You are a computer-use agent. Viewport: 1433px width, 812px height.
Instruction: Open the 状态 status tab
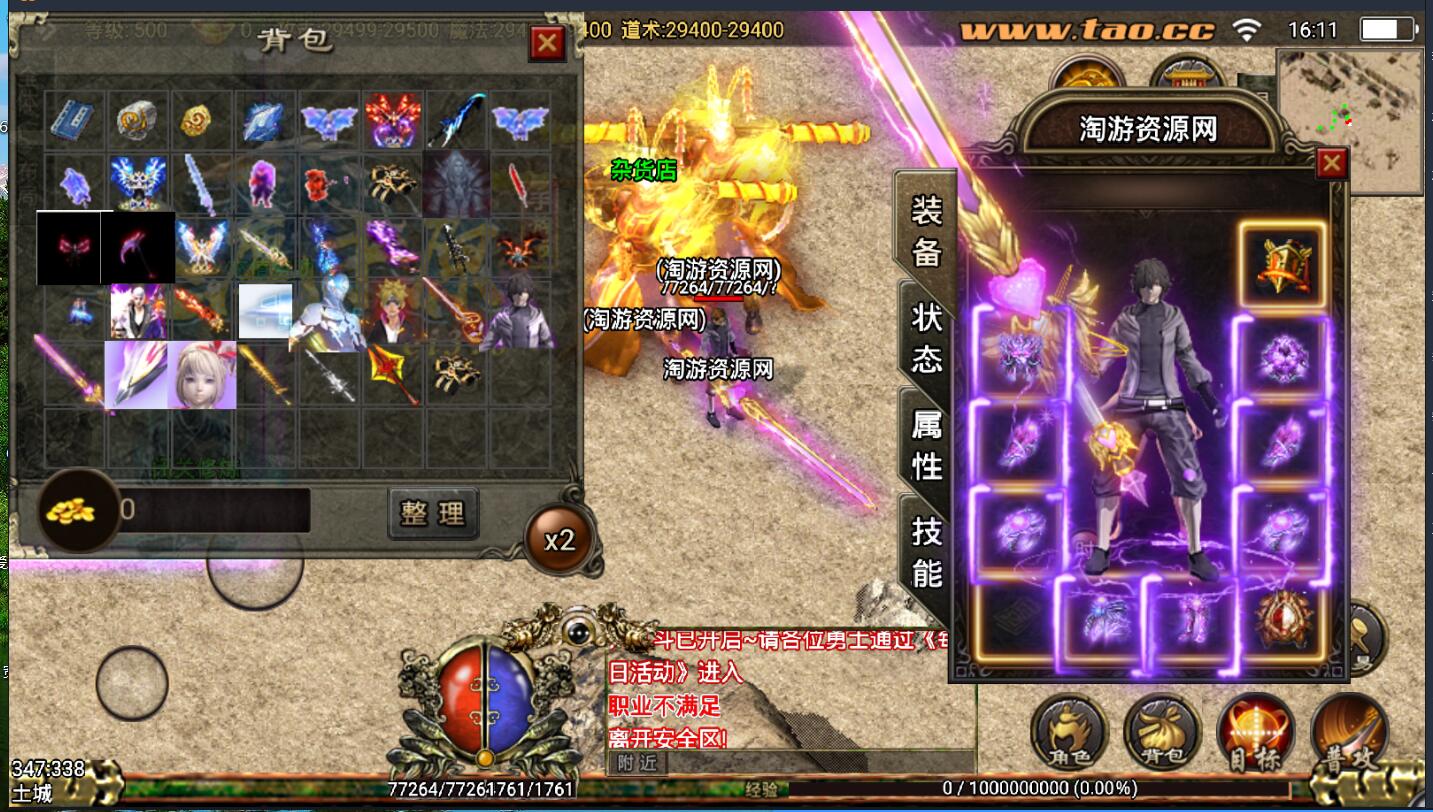point(926,337)
